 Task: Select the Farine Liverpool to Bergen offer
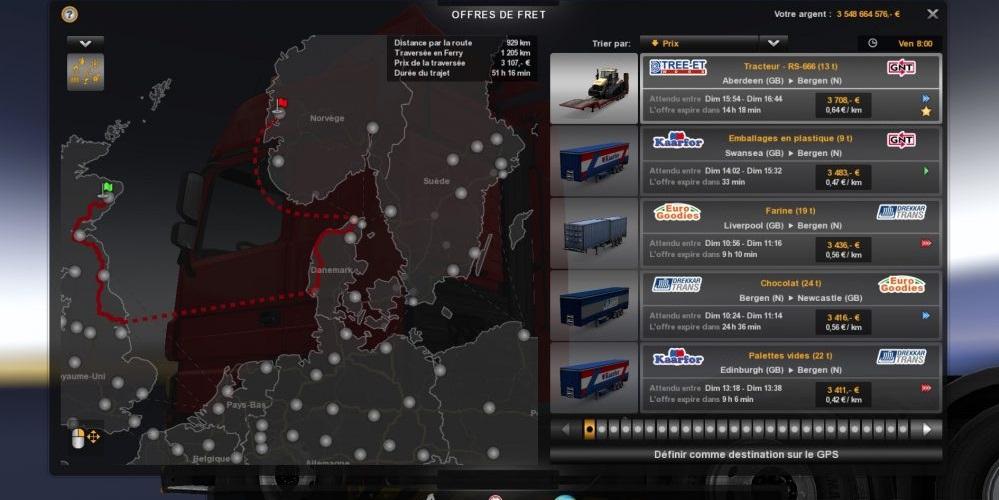(790, 233)
